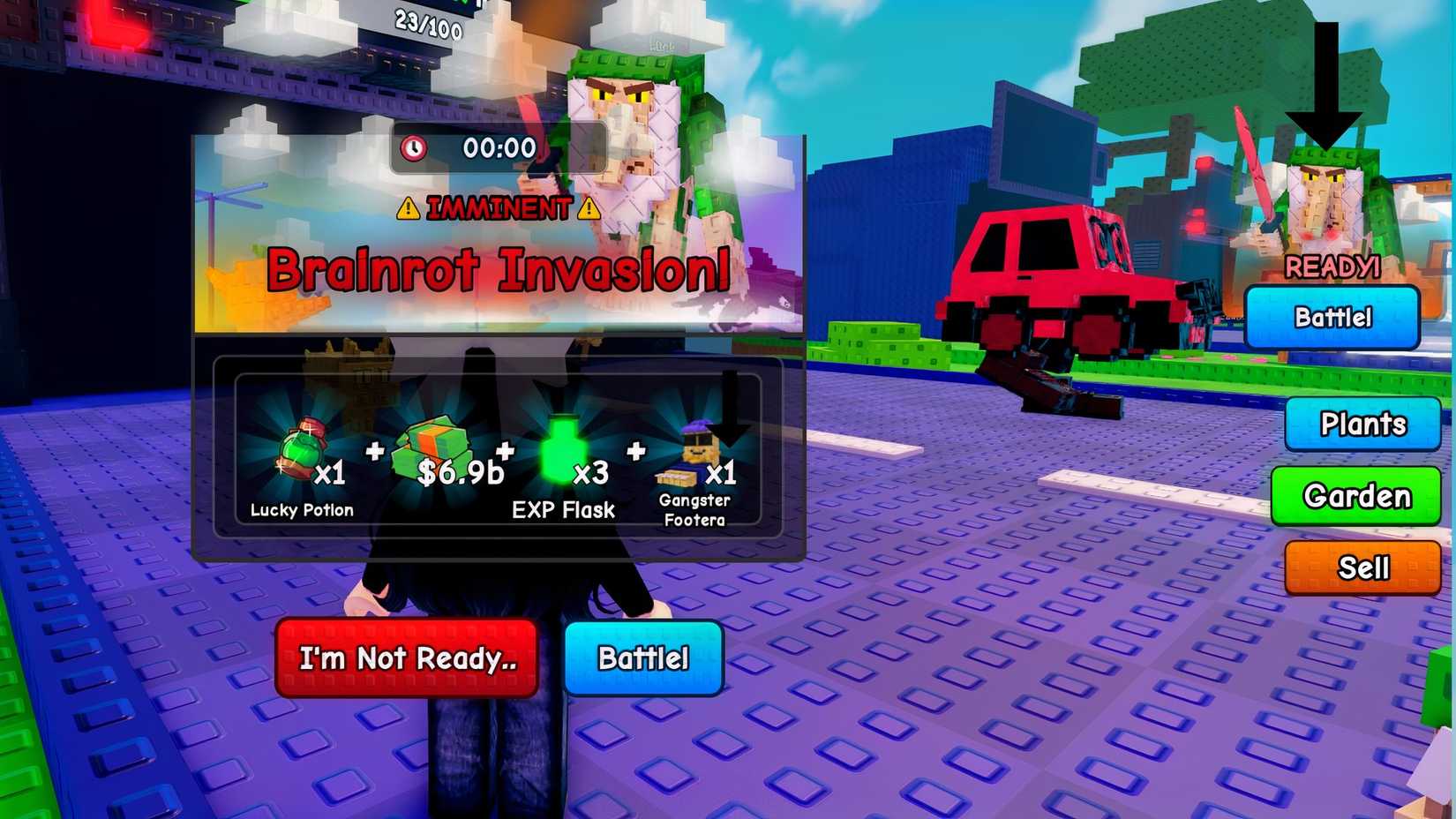
Task: Click the 00:00 countdown timer display
Action: (x=499, y=147)
